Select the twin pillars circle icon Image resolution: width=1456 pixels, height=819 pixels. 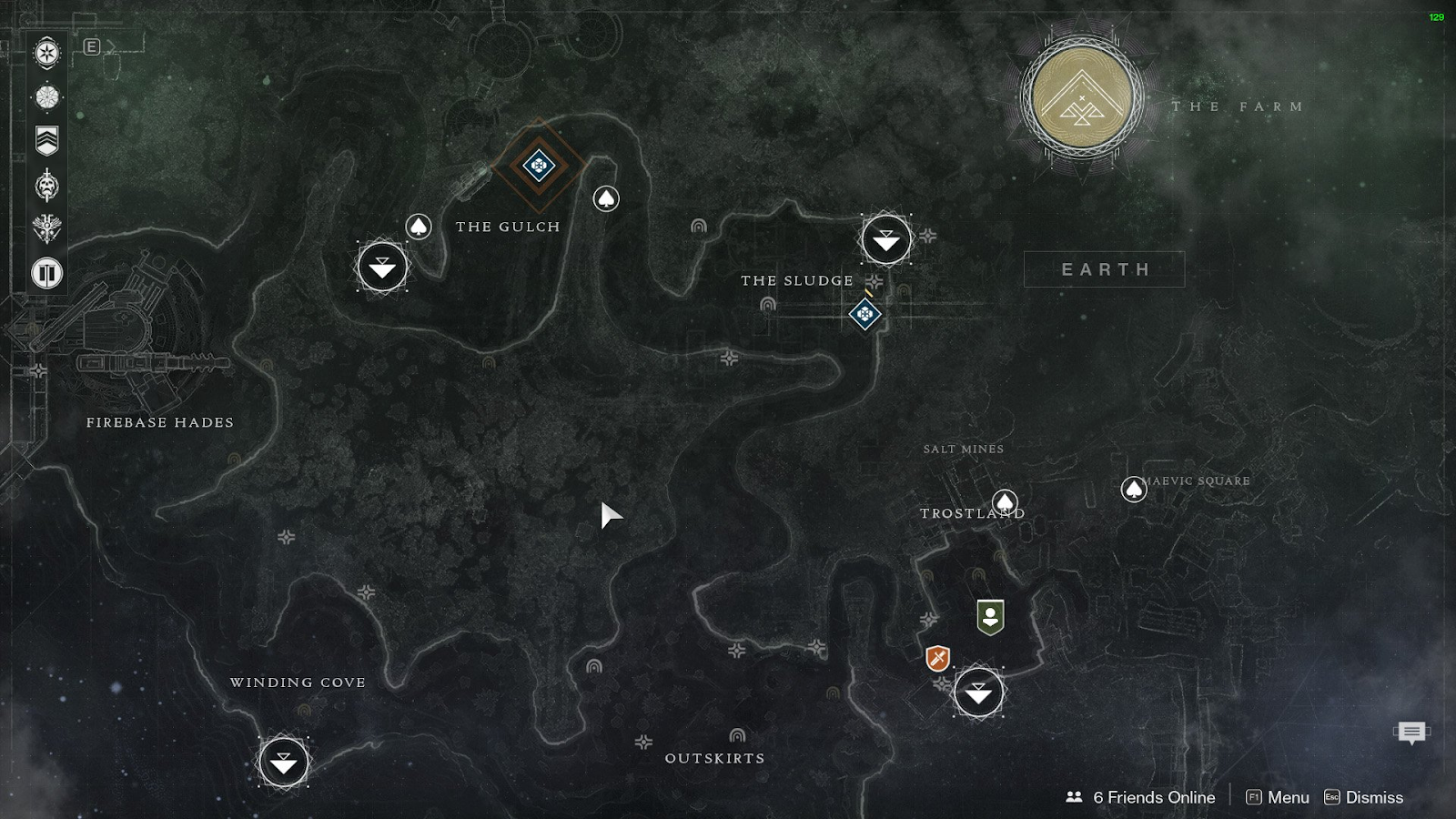pos(47,273)
